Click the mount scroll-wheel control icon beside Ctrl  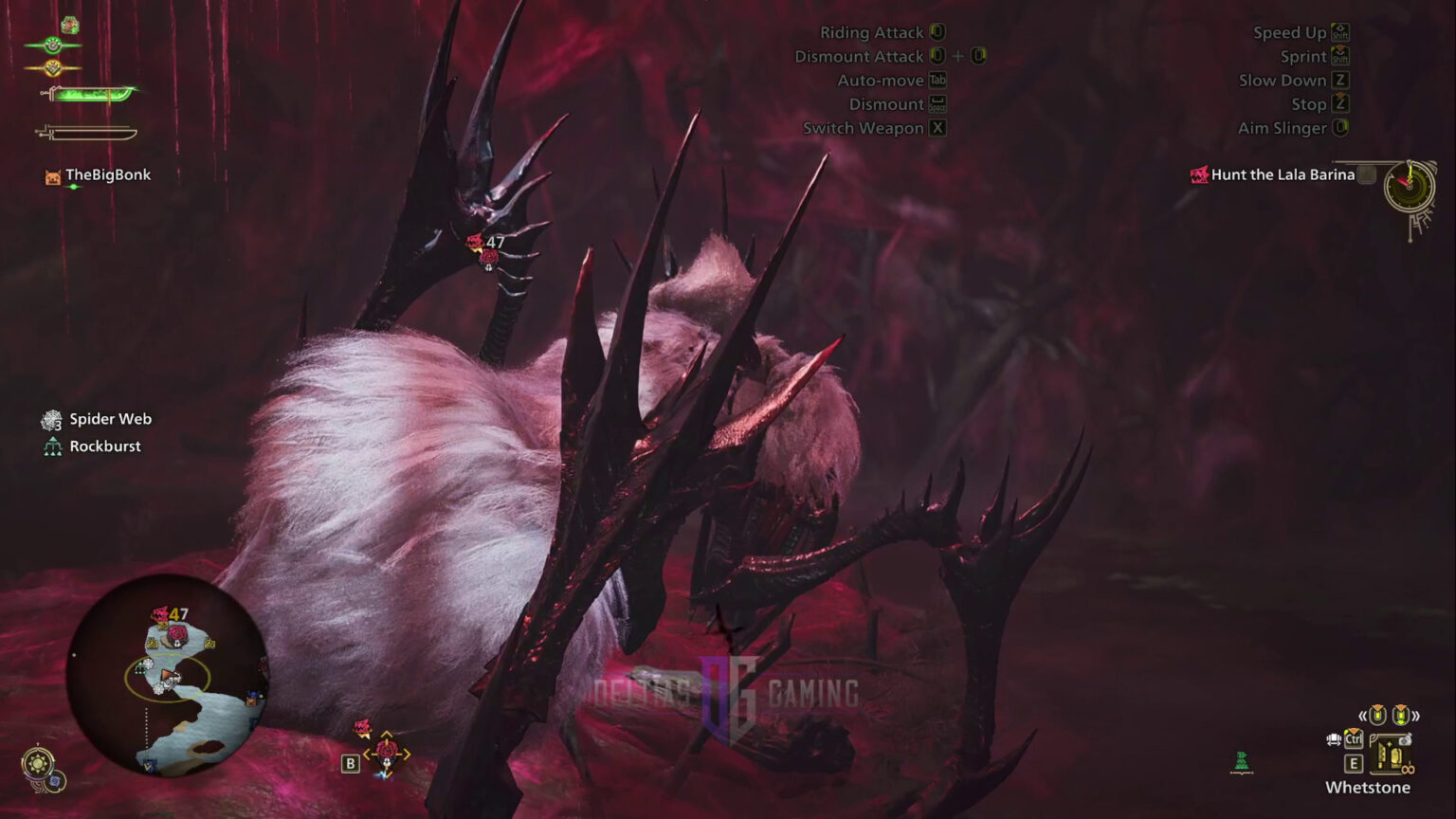[1334, 738]
